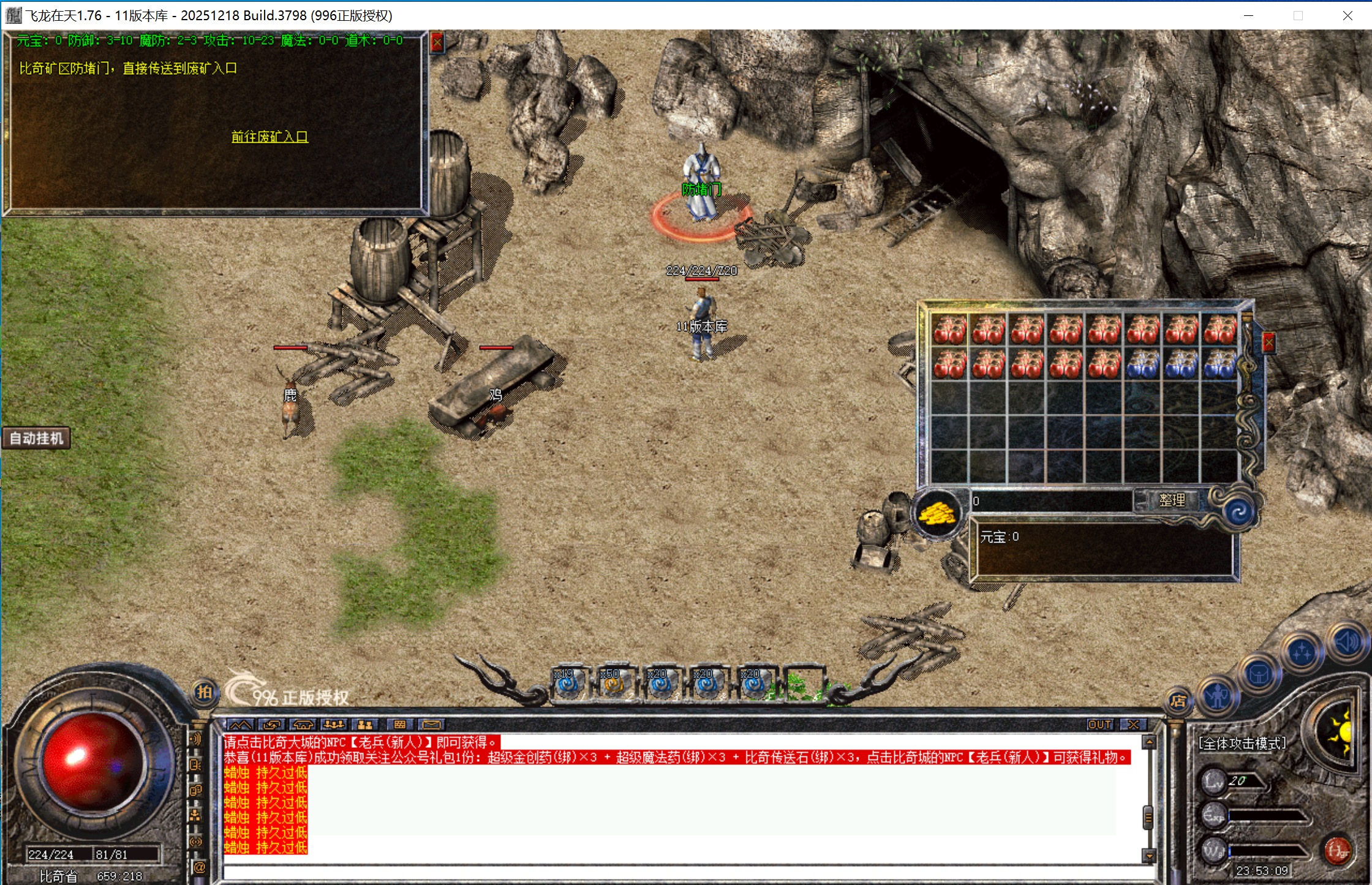The image size is (1372, 885).
Task: Sort the bag with the 整理 button
Action: [x=1171, y=500]
